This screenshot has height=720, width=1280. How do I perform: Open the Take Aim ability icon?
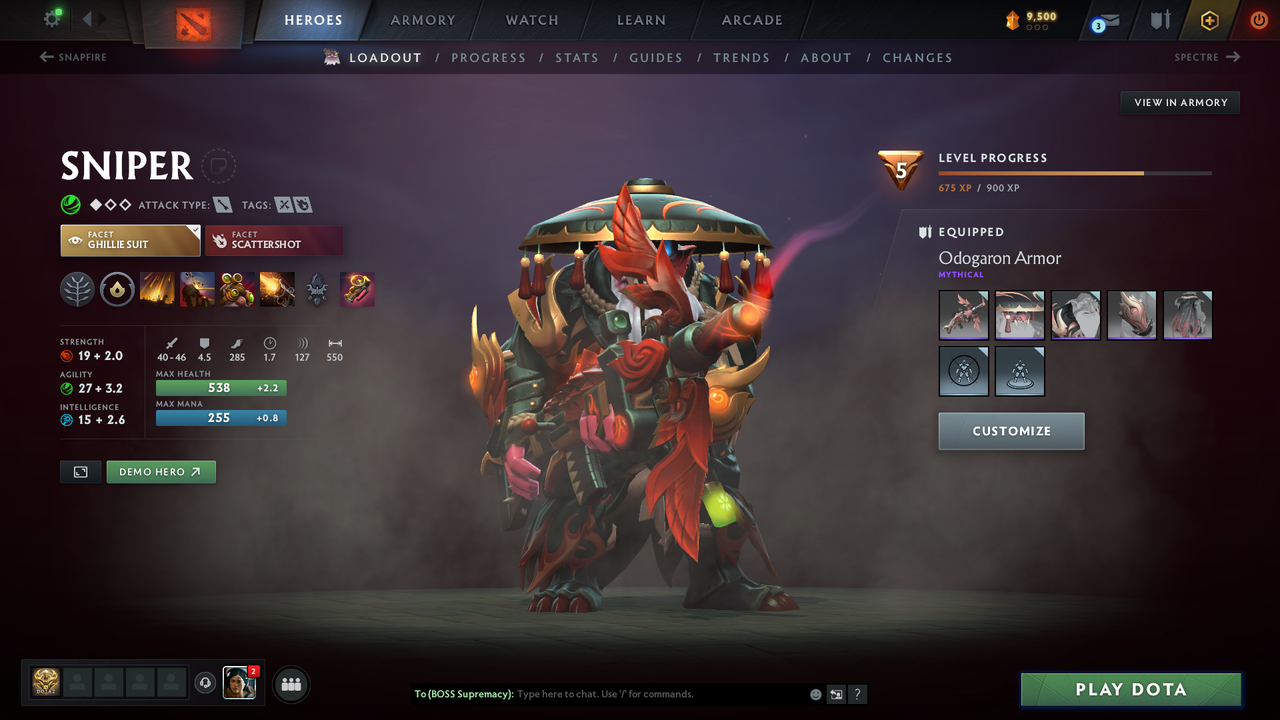click(x=237, y=289)
